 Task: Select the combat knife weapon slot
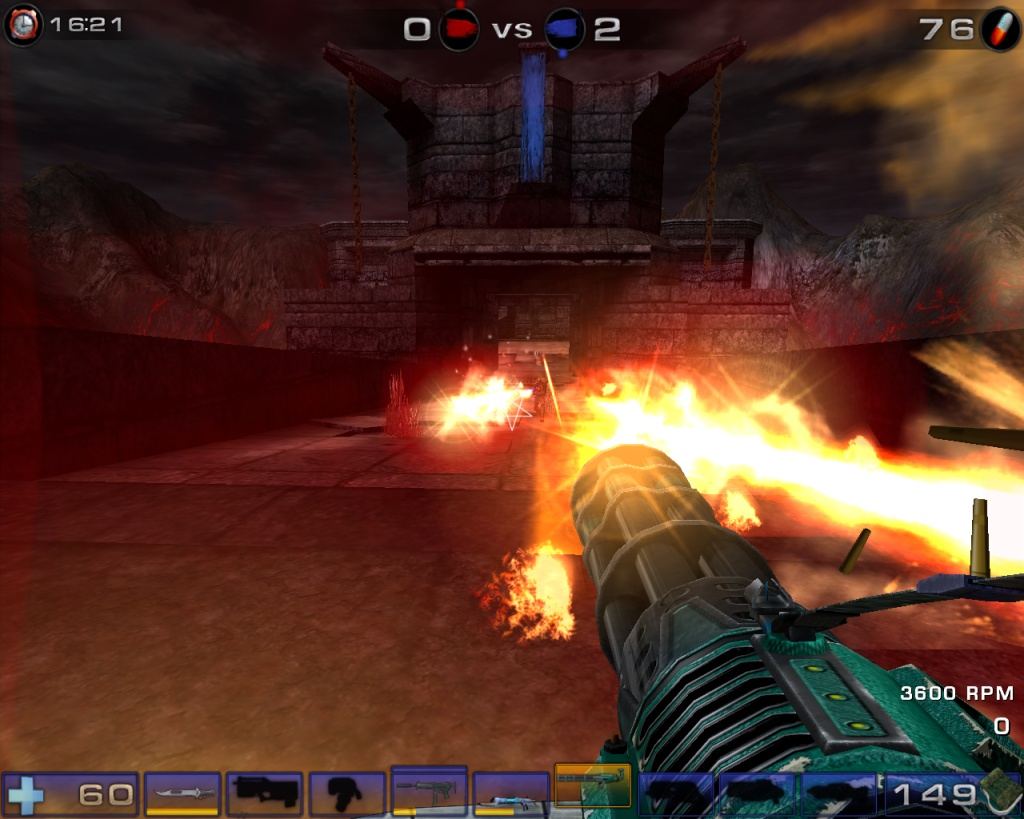(x=183, y=793)
